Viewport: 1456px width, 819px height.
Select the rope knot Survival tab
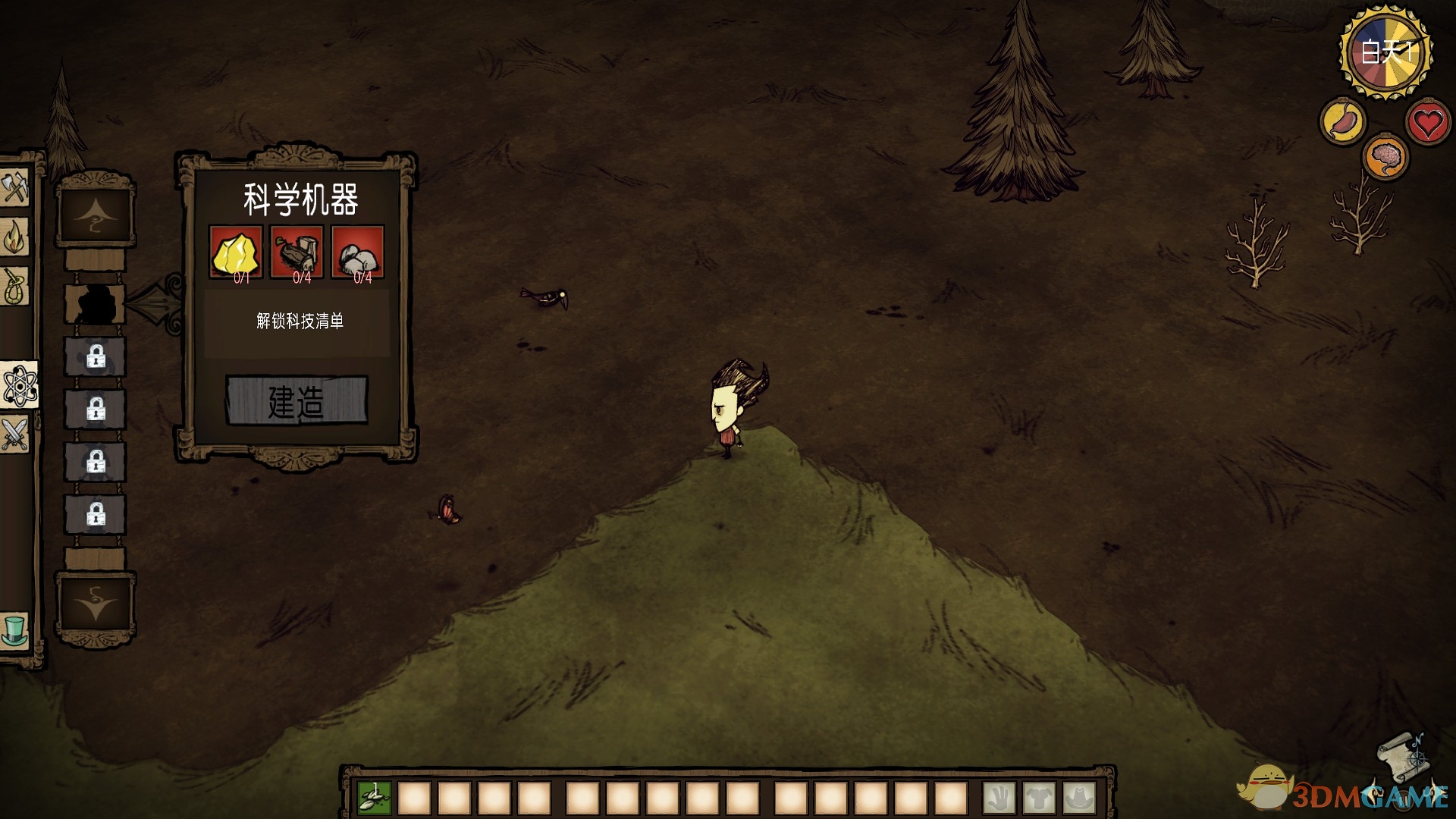click(14, 287)
